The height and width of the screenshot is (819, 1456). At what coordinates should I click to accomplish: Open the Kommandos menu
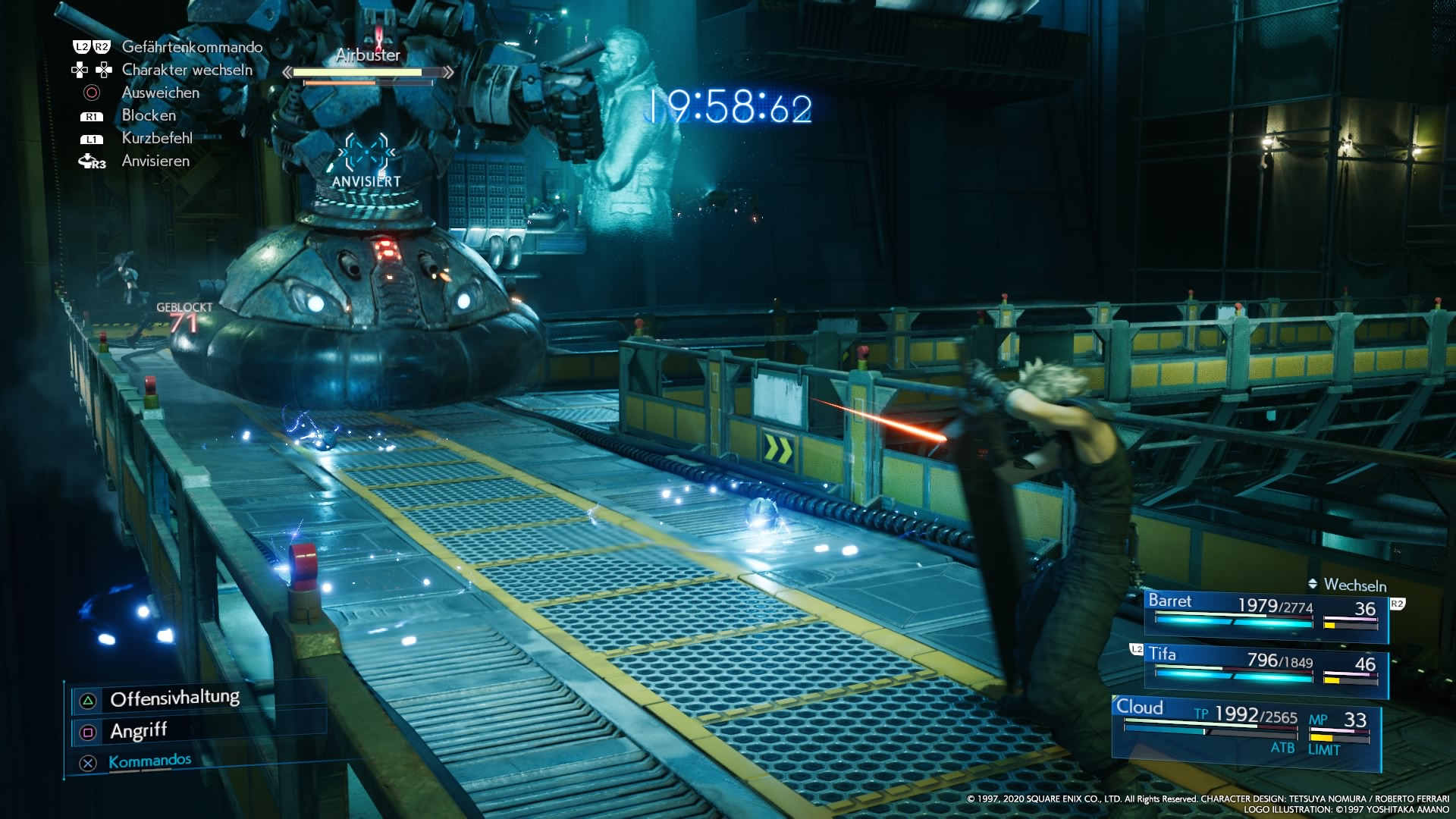[x=149, y=761]
